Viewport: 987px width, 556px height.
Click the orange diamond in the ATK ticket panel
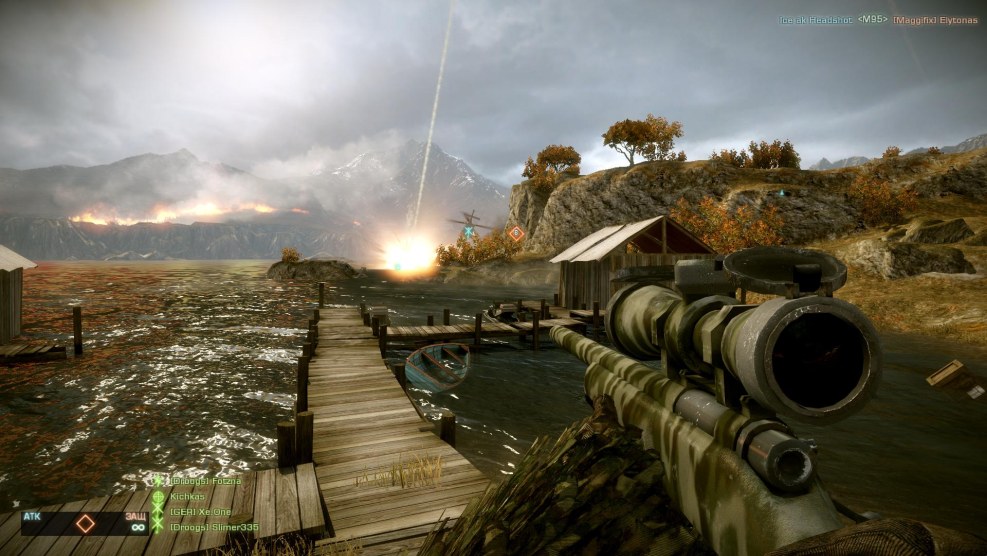click(86, 523)
